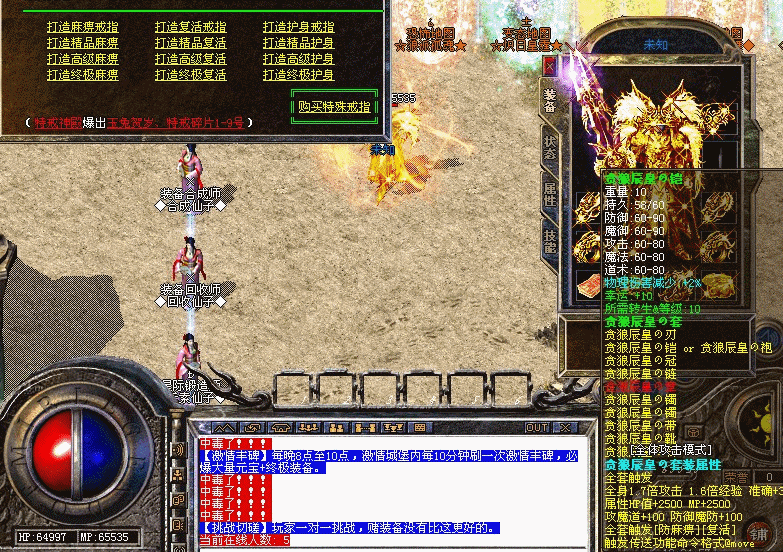Choose 打造精品复活 from the forge menu
This screenshot has width=783, height=552.
tap(190, 43)
